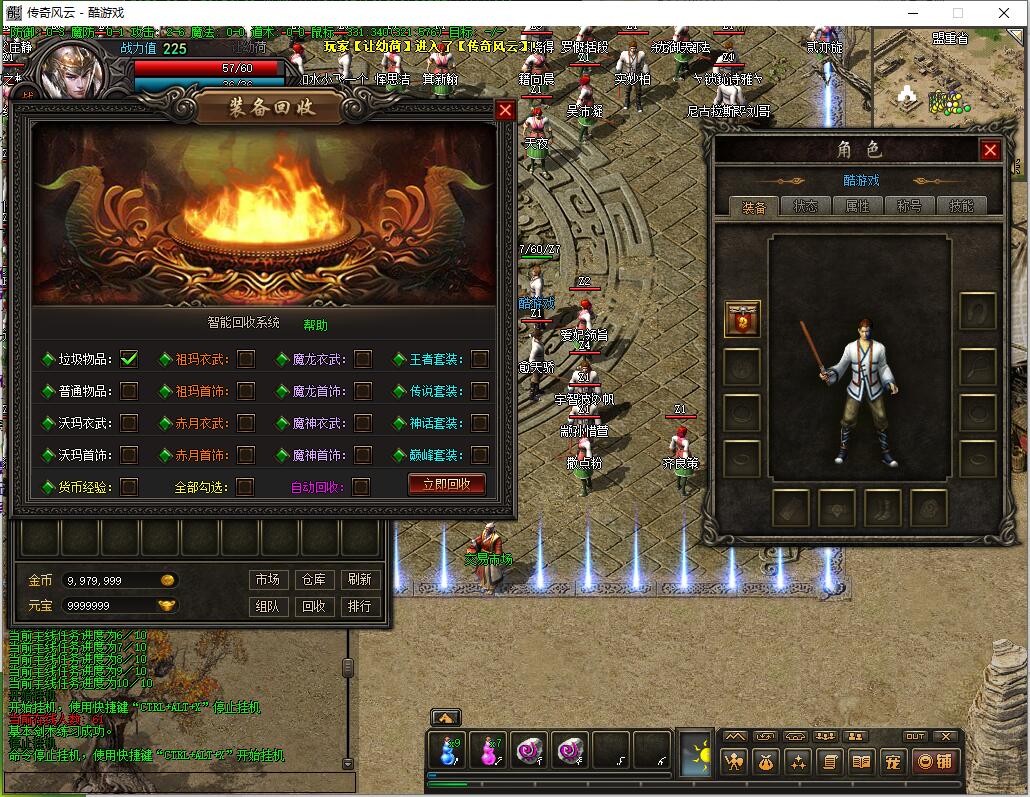Open the 技能 skills tab
This screenshot has width=1030, height=797.
point(961,206)
